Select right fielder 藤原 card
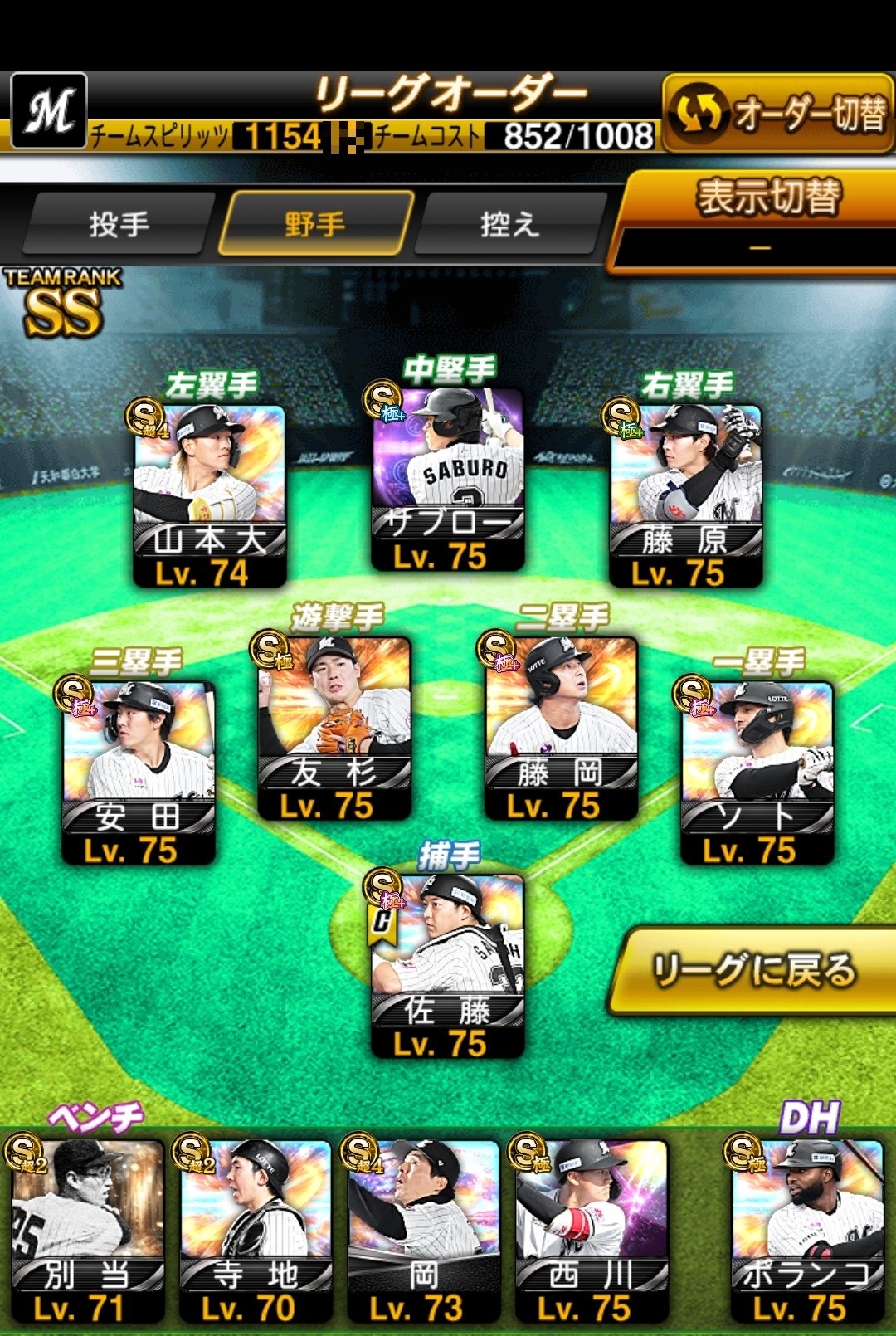Viewport: 896px width, 1336px height. 686,494
